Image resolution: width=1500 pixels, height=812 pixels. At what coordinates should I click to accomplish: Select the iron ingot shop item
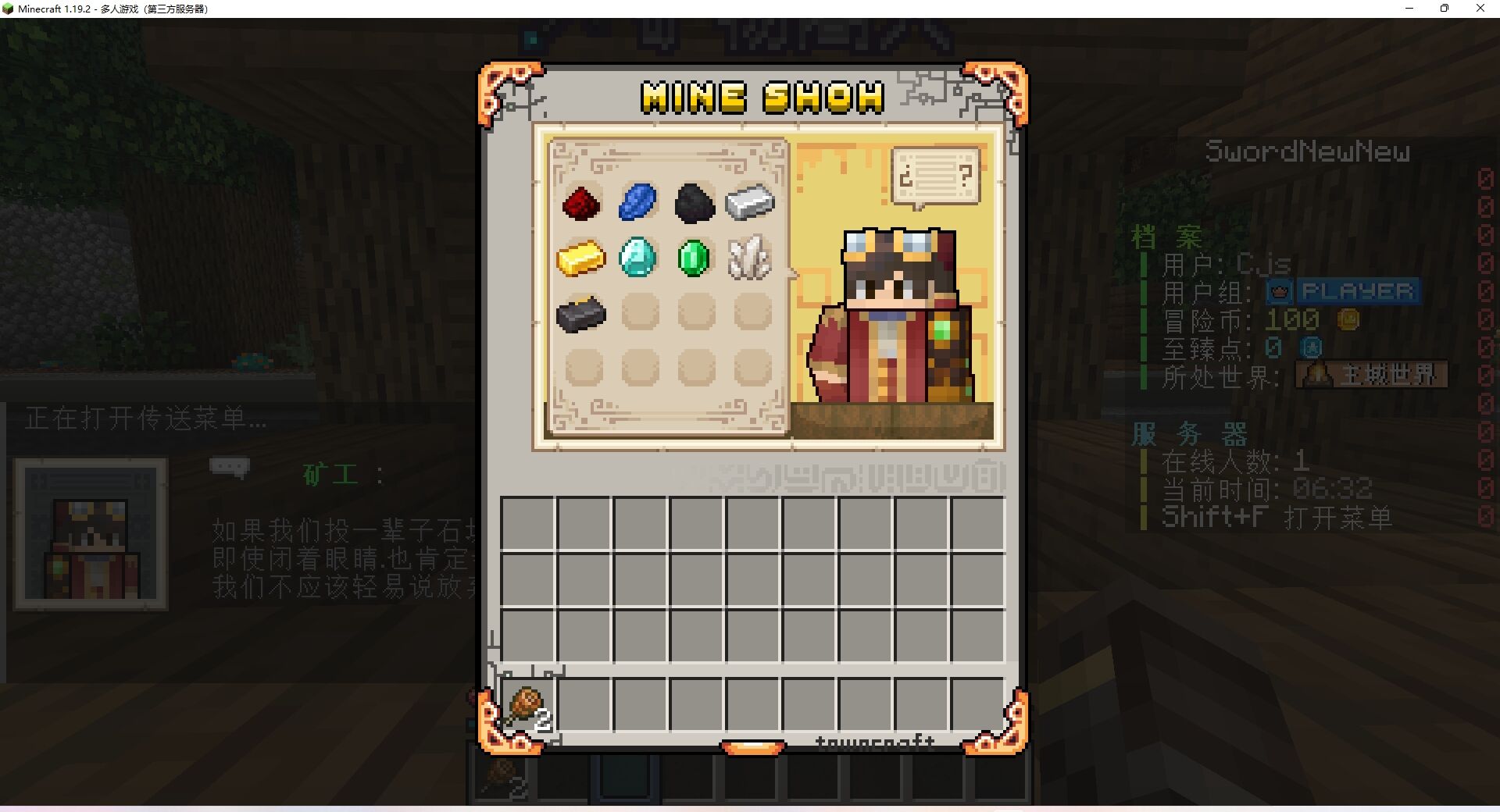[750, 202]
